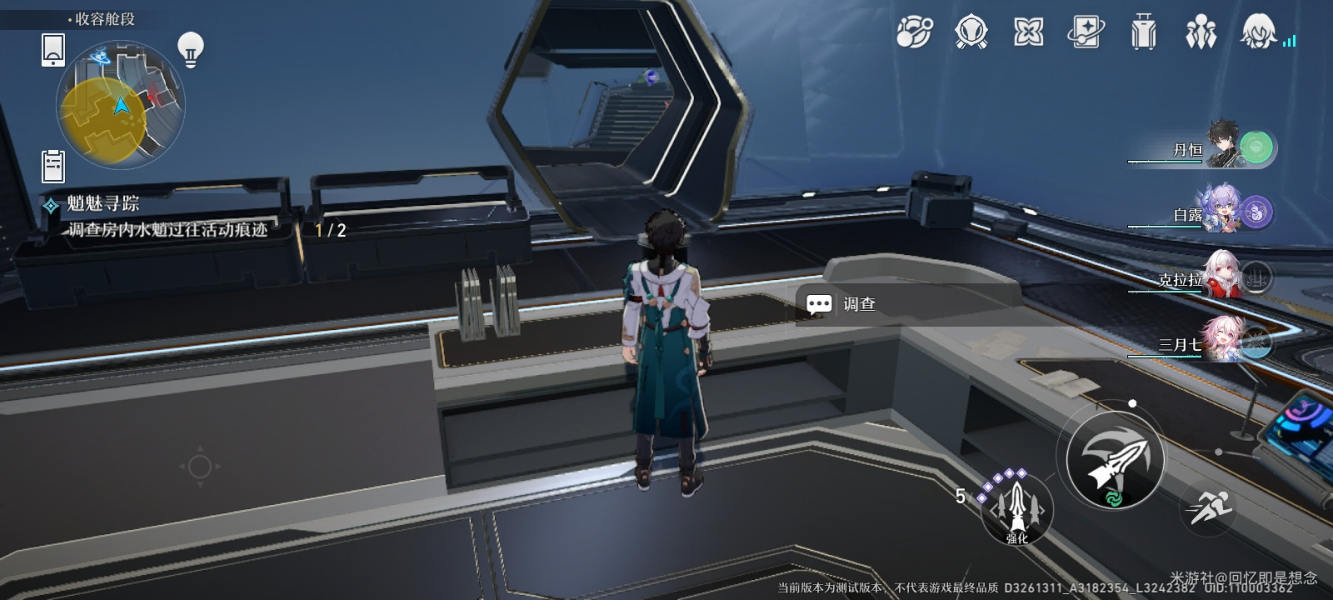Open the suitcase inventory icon
1333x600 pixels.
tap(1143, 33)
